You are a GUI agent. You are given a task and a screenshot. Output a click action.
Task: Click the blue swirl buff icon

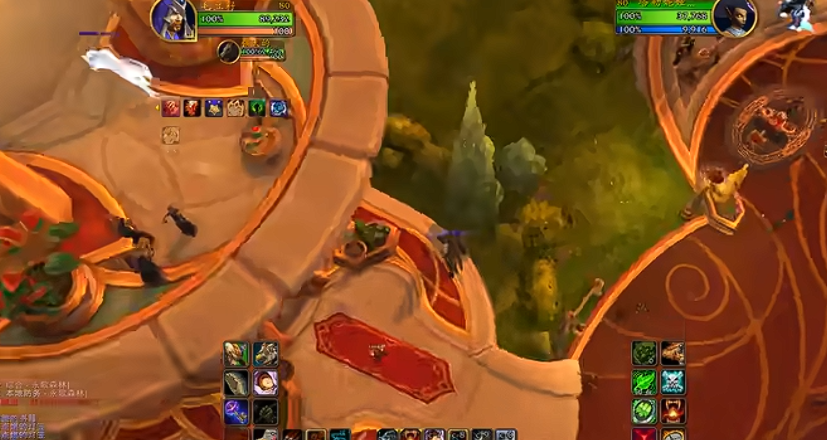coord(278,108)
